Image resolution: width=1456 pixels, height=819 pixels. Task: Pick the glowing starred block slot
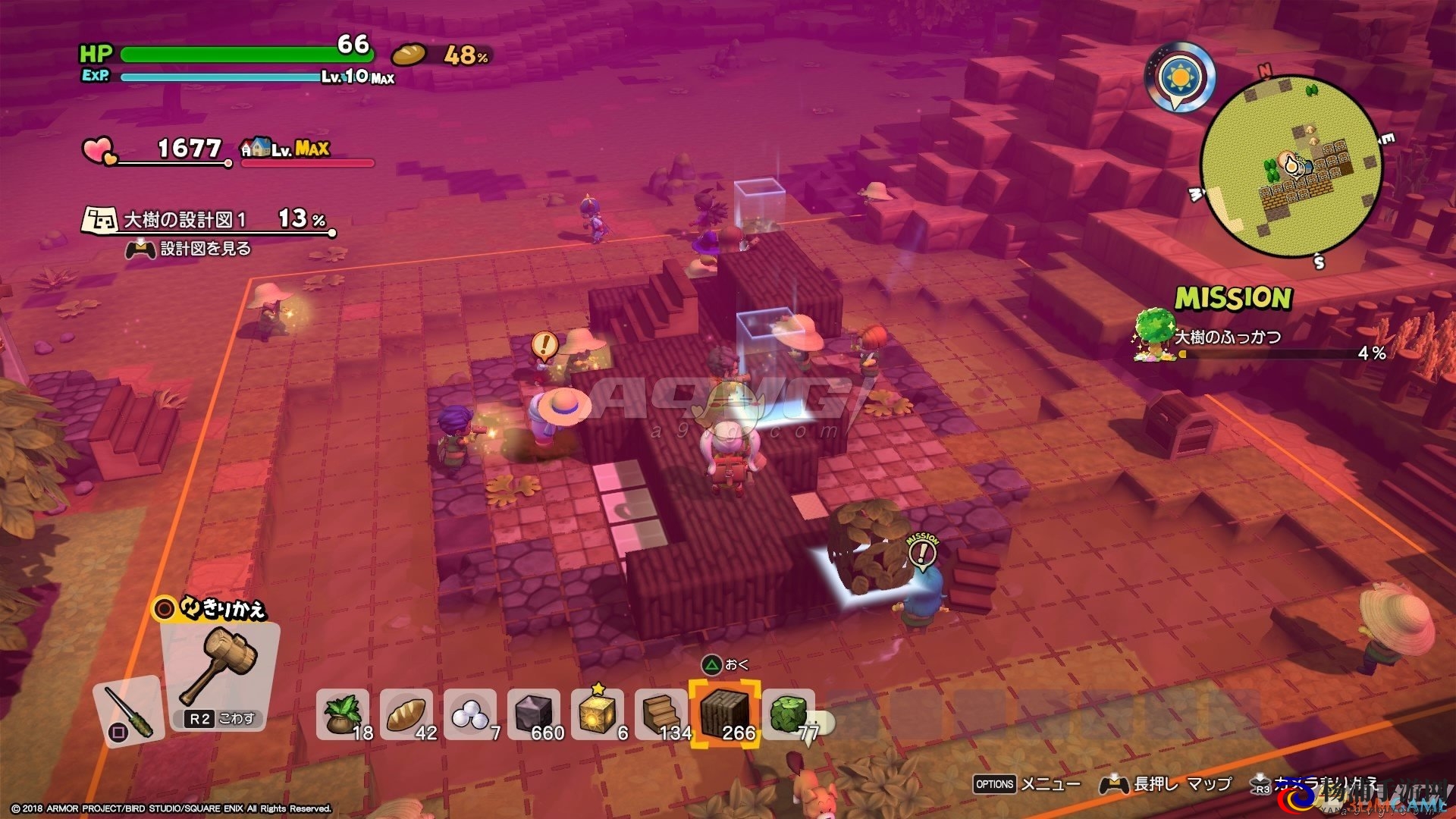(x=598, y=714)
